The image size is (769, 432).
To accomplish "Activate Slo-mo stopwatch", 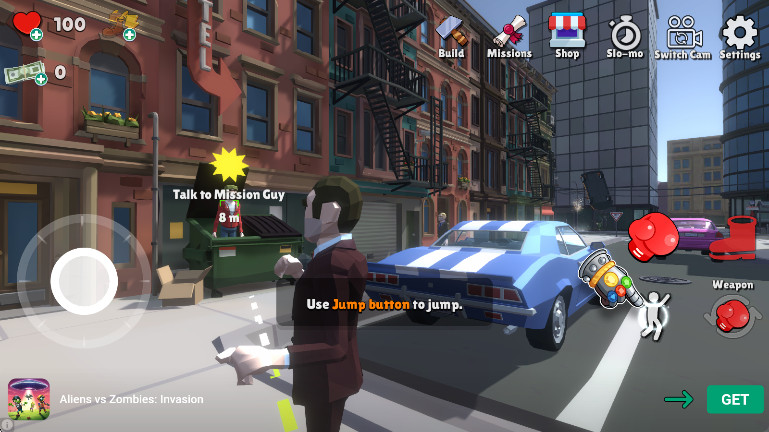I will tap(625, 35).
